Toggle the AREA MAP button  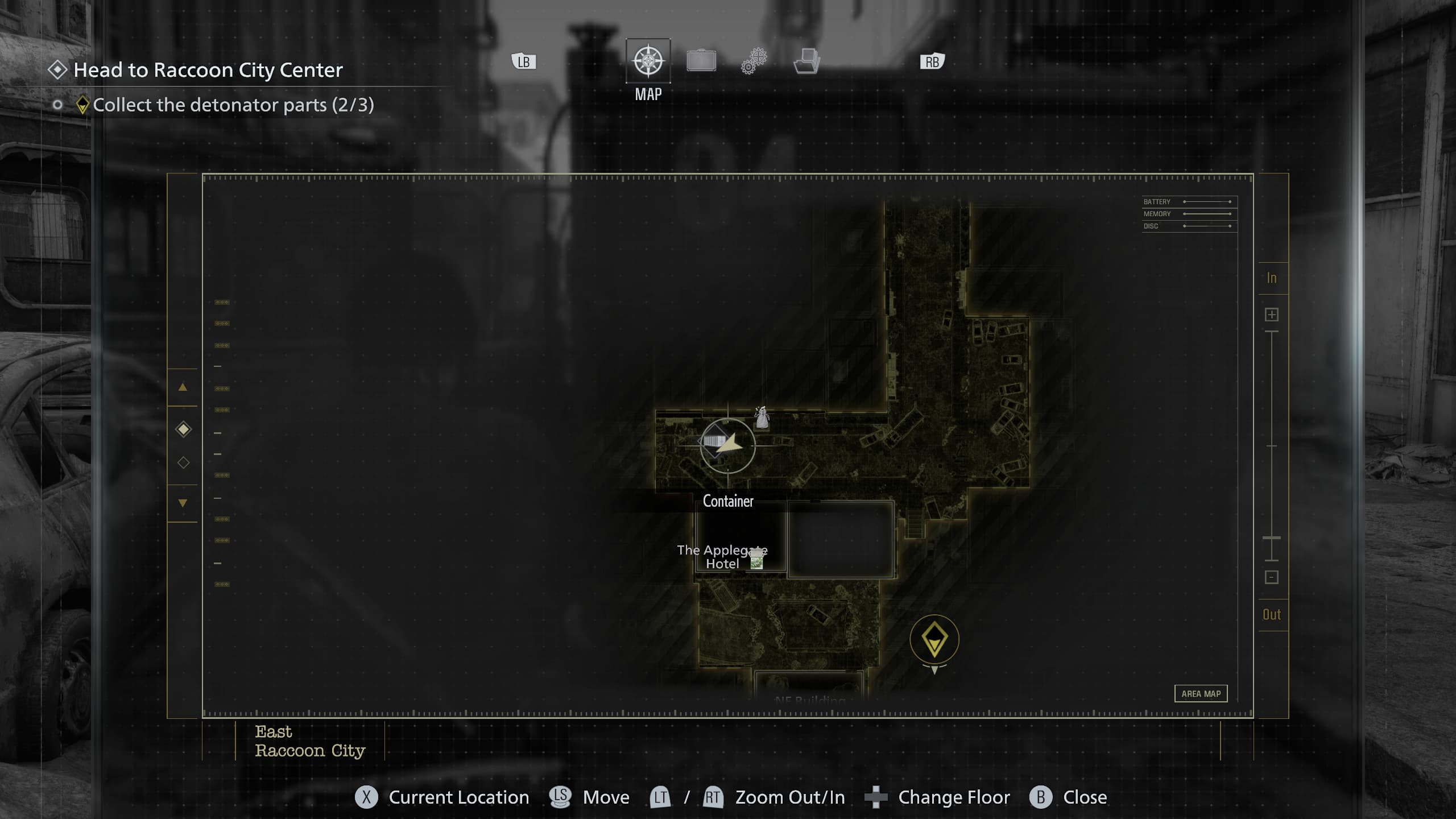point(1201,693)
